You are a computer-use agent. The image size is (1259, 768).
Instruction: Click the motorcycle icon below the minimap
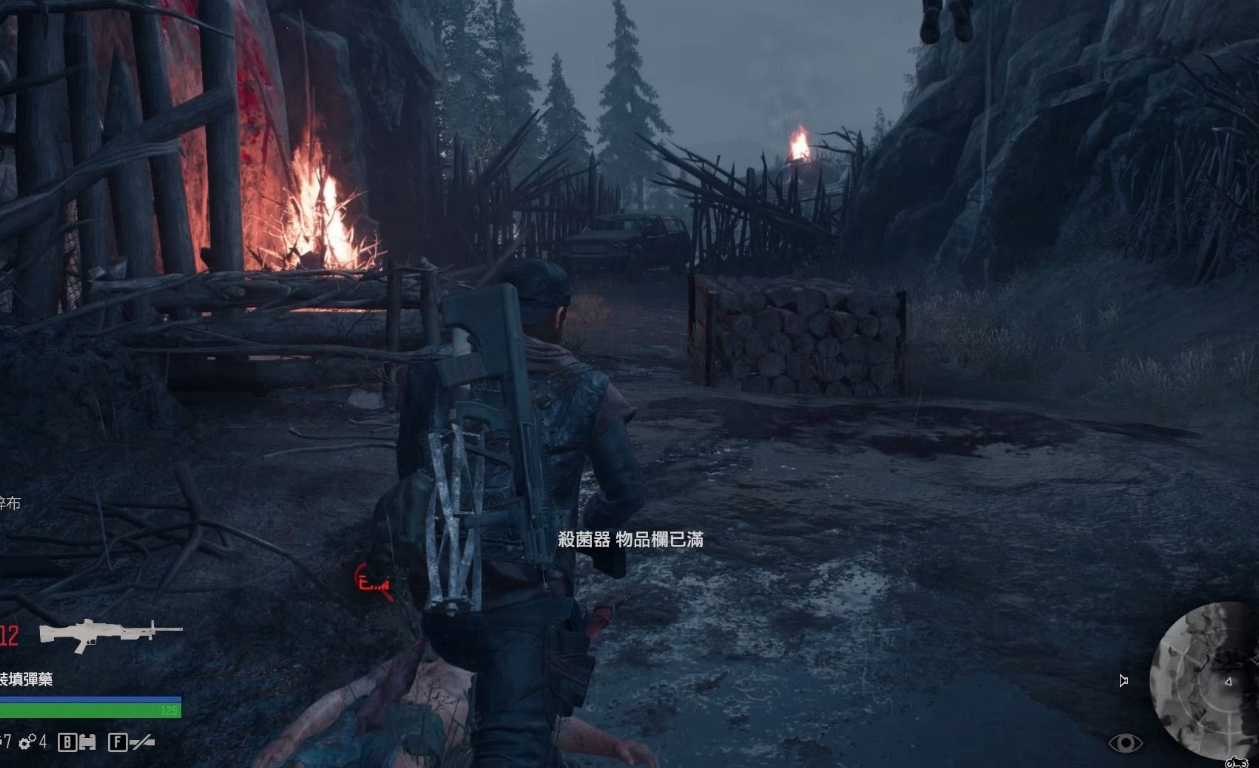(x=1236, y=761)
